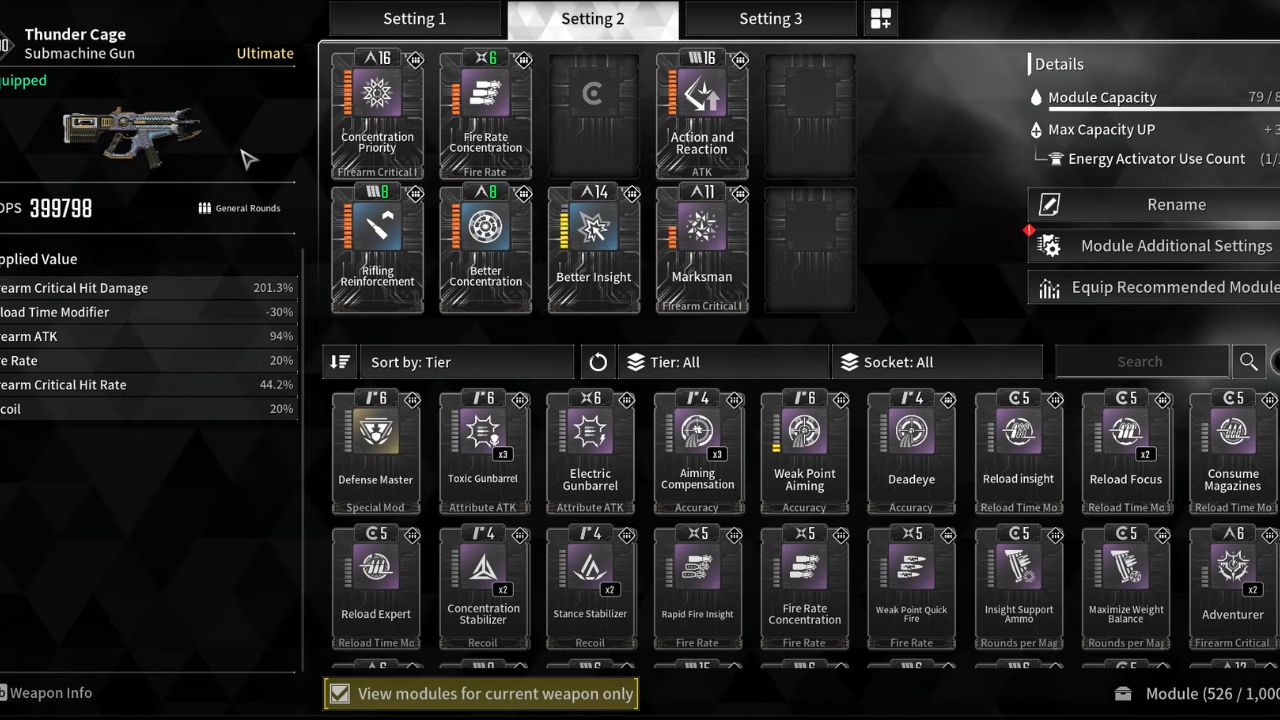Select the Defense Master module

[x=376, y=452]
